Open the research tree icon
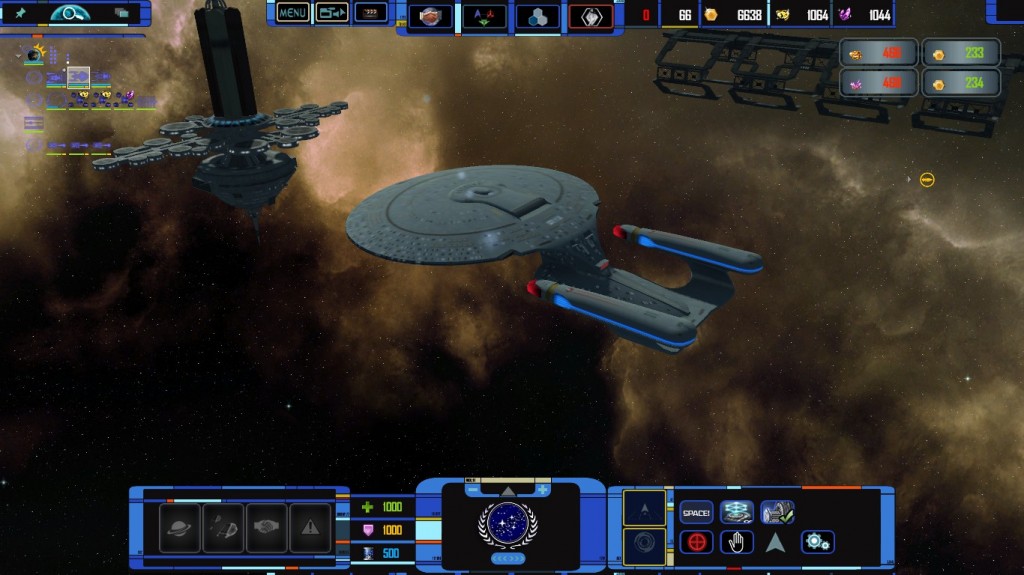The width and height of the screenshot is (1024, 575). pyautogui.click(x=483, y=16)
